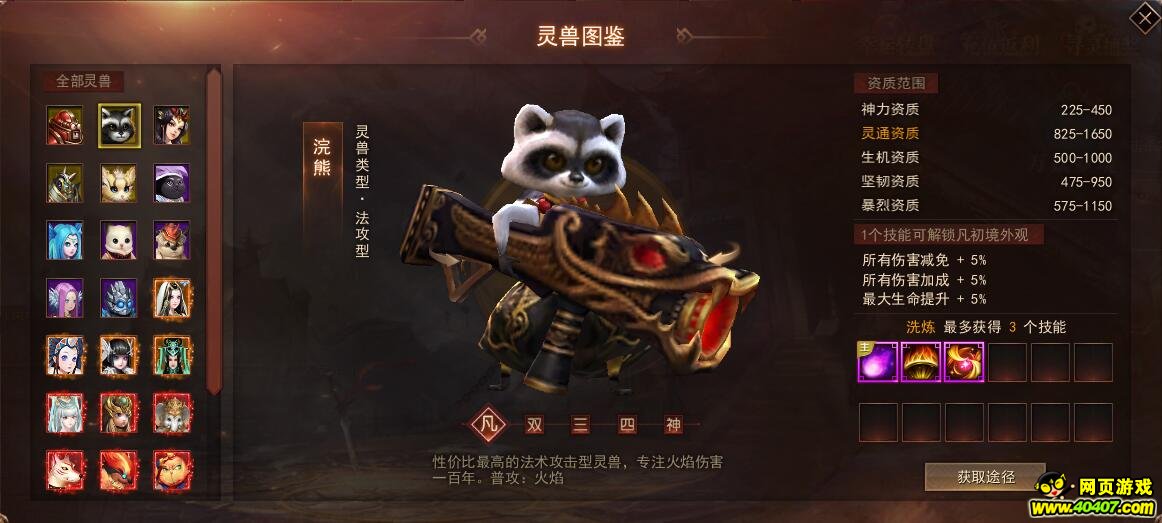This screenshot has height=523, width=1162.
Task: Click the beast list scrollbar
Action: 213,230
